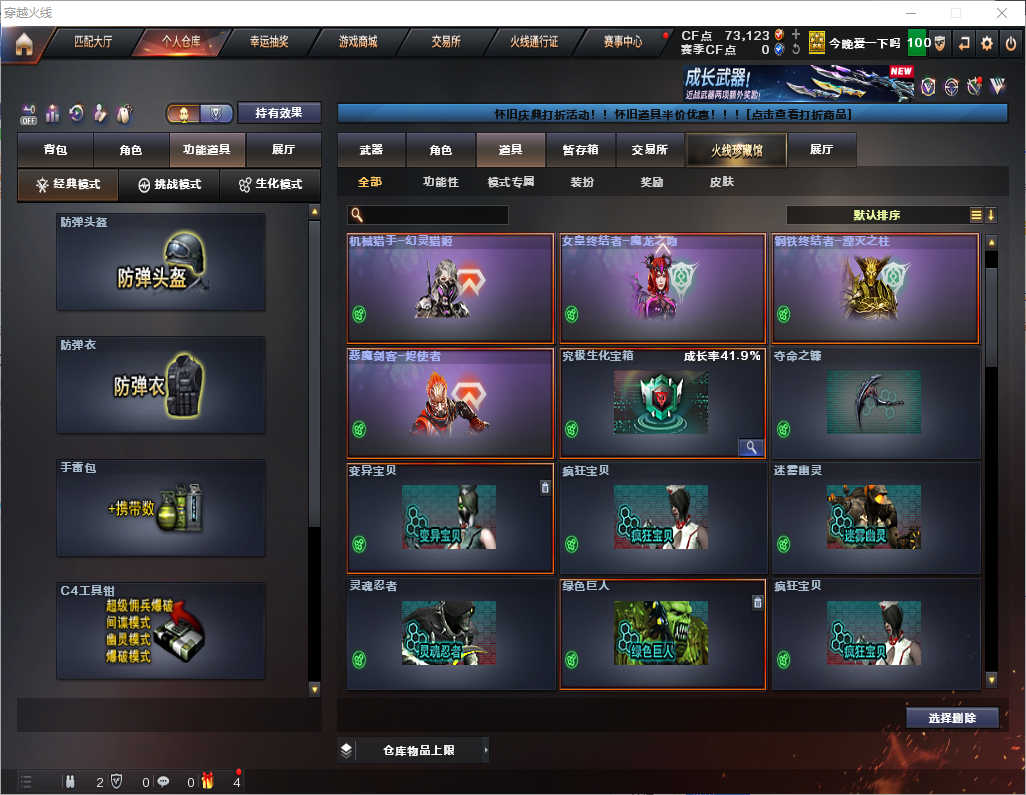Close the game window

[x=1002, y=13]
